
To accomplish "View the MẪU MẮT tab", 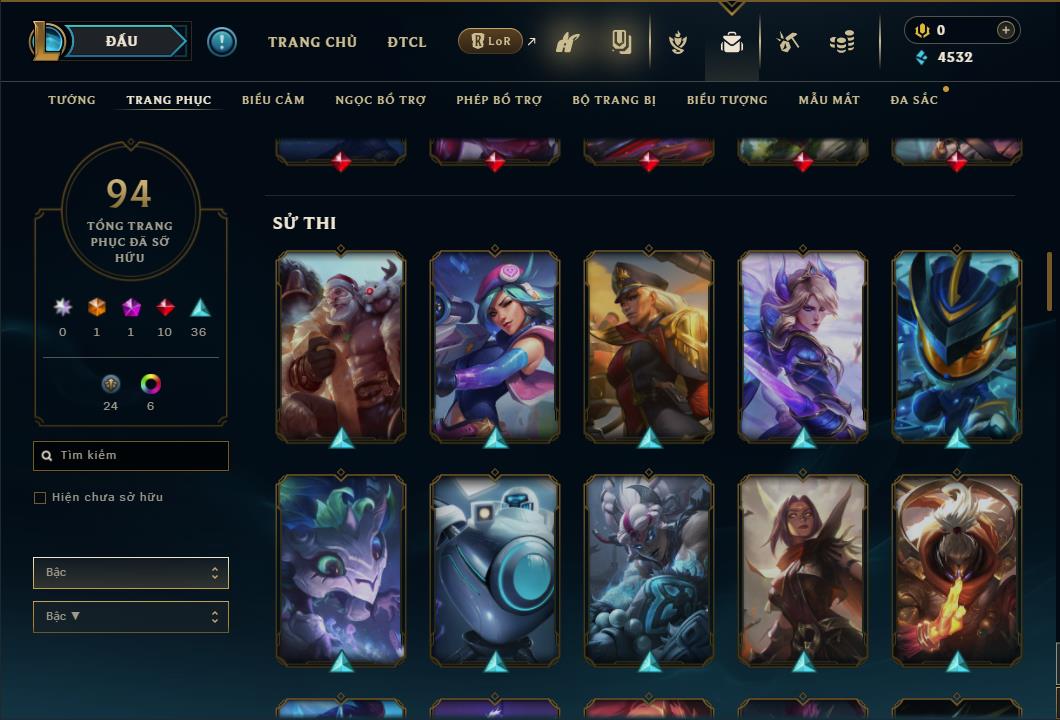I will point(829,100).
